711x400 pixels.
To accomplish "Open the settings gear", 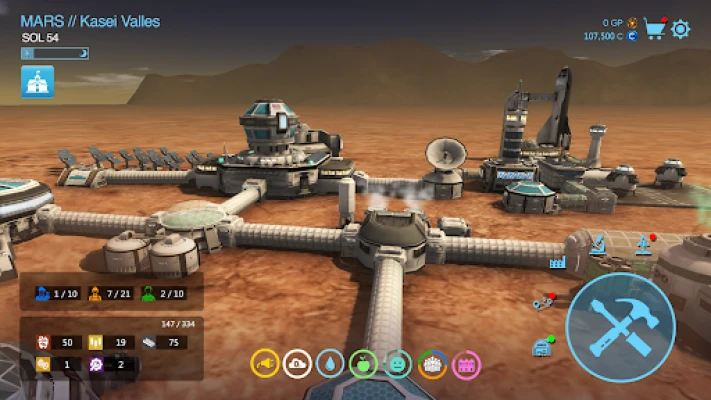I will (681, 28).
